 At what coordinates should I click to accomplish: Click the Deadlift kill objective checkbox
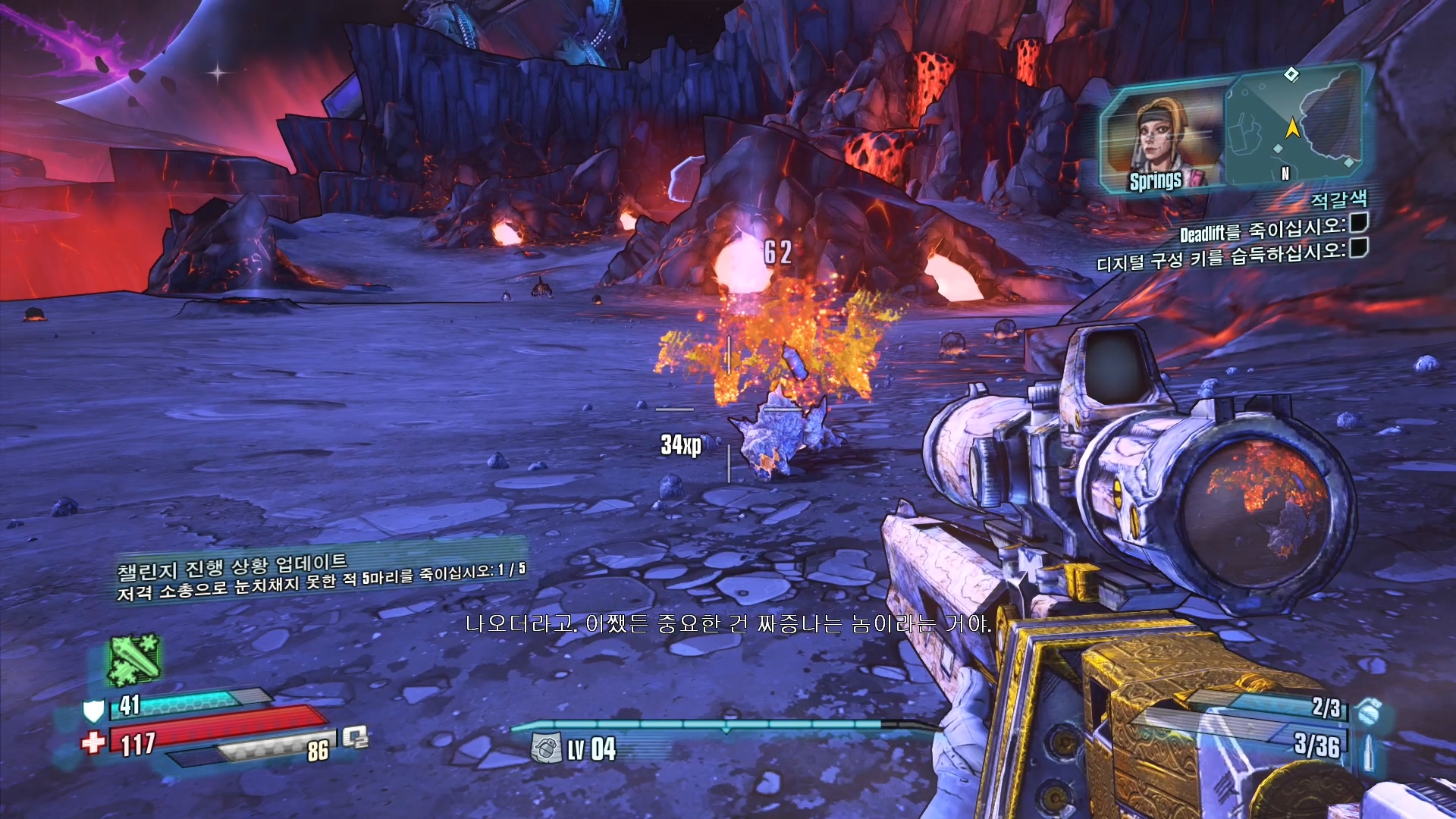tap(1359, 222)
